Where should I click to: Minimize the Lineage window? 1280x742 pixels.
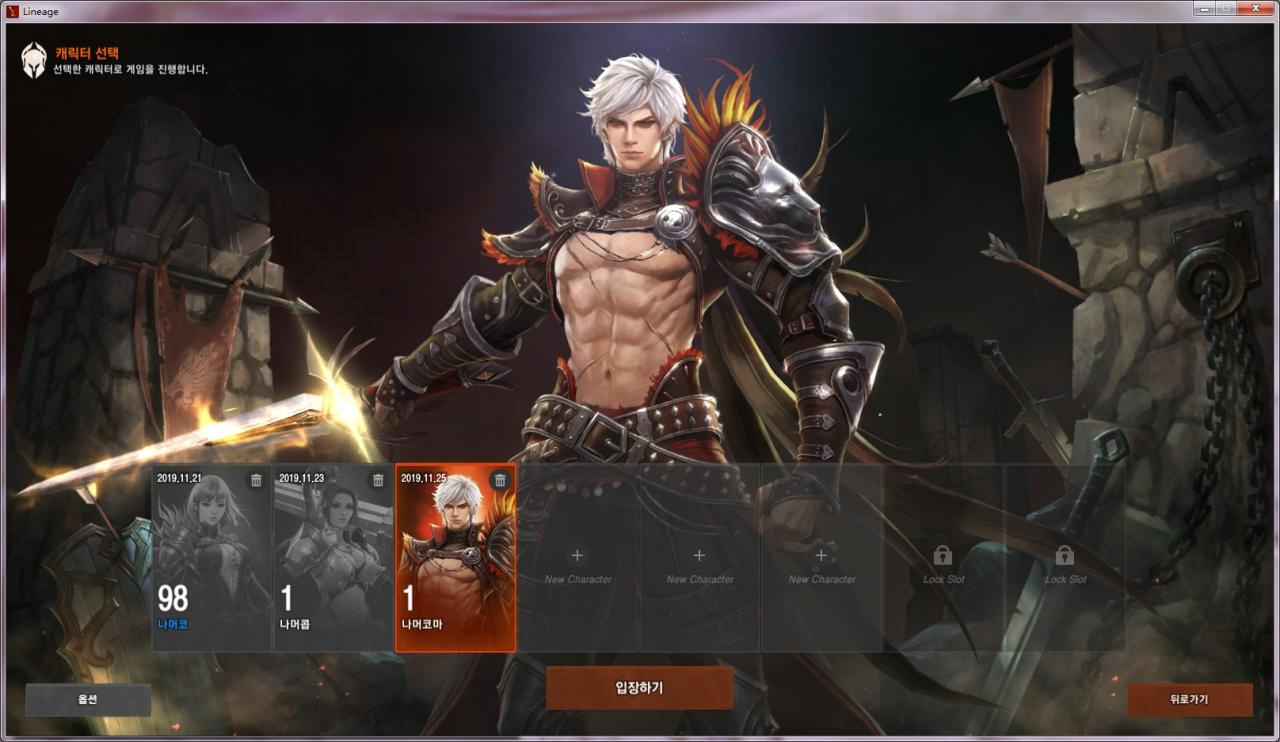click(1203, 8)
